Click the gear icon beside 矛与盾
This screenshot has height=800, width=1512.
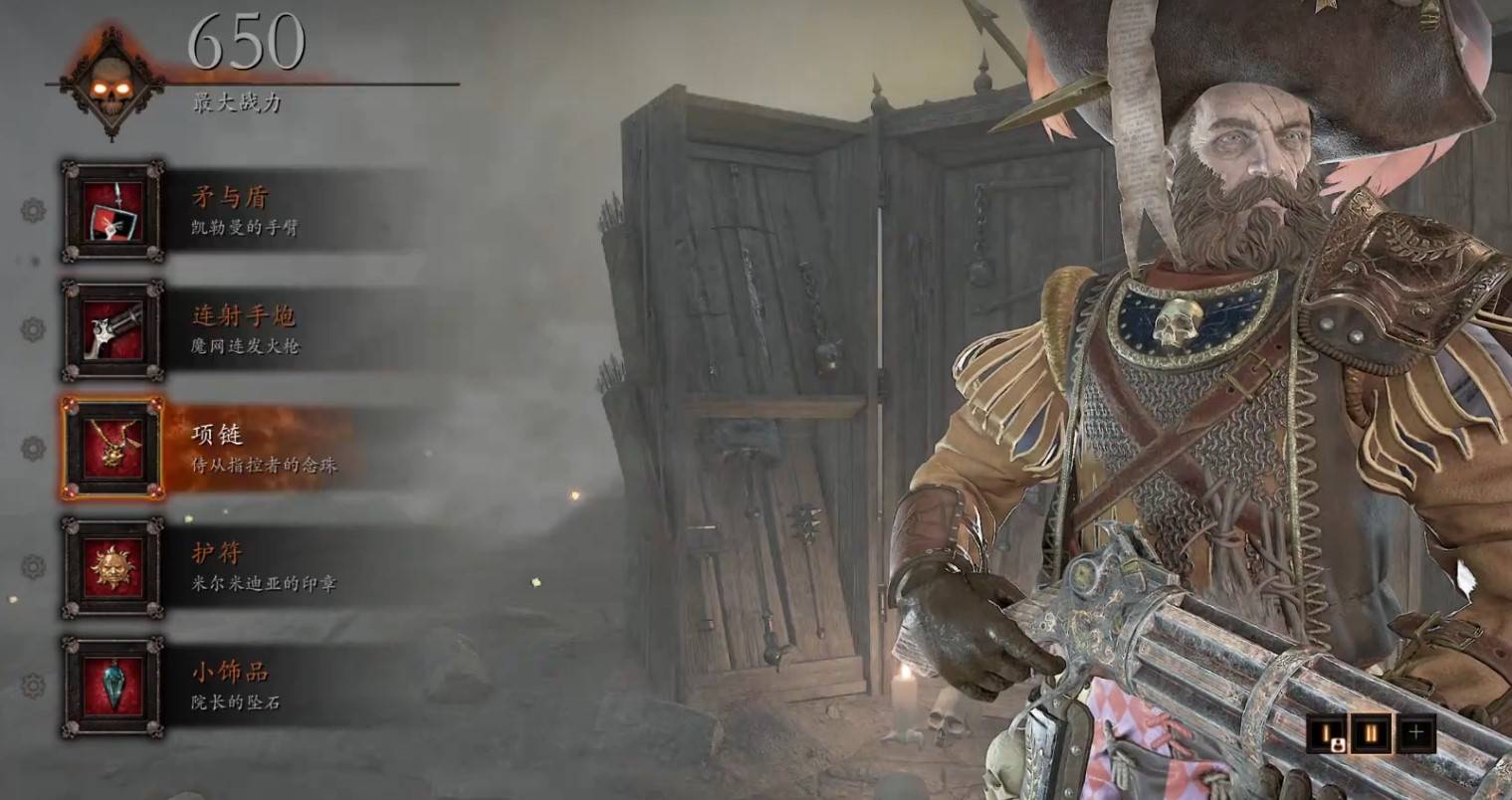point(33,210)
